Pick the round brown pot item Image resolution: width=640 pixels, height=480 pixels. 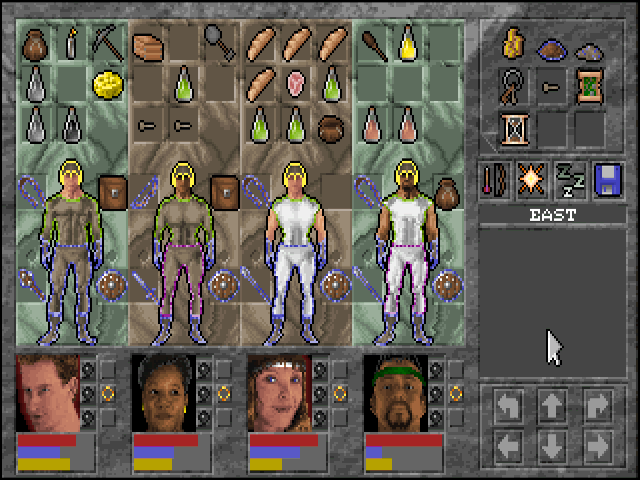pos(330,127)
